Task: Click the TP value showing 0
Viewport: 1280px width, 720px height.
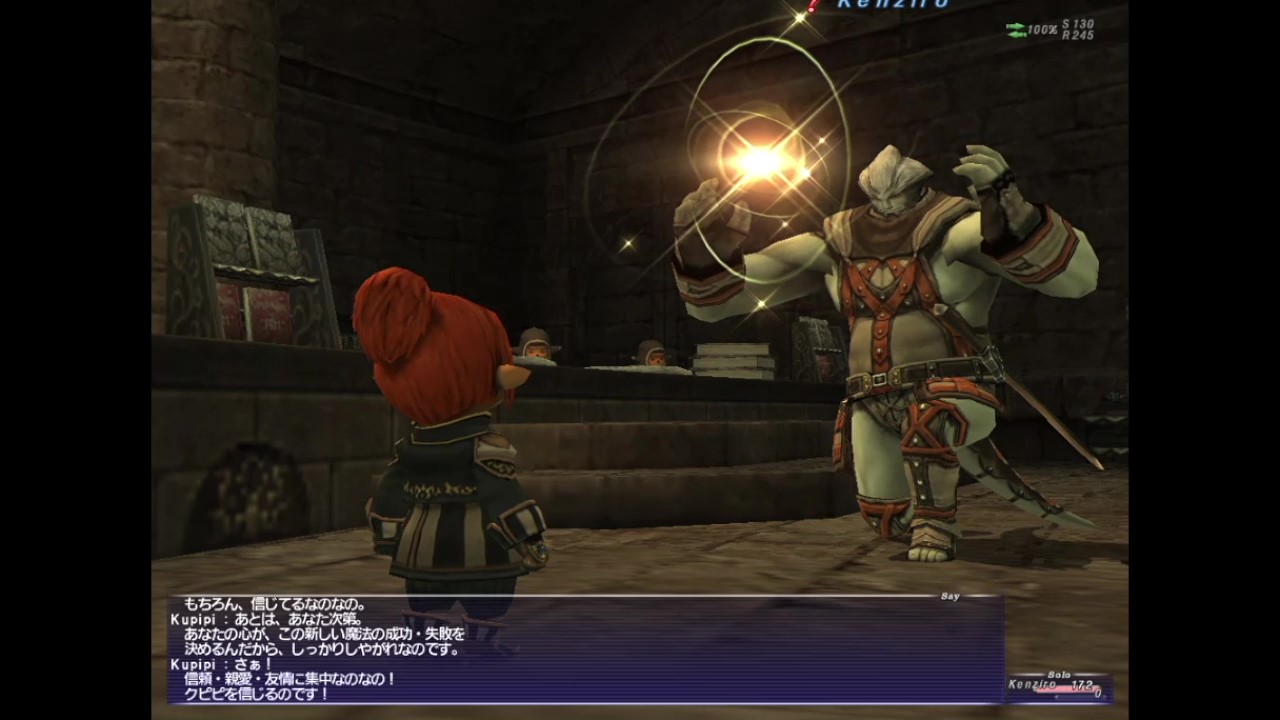Action: [1098, 694]
